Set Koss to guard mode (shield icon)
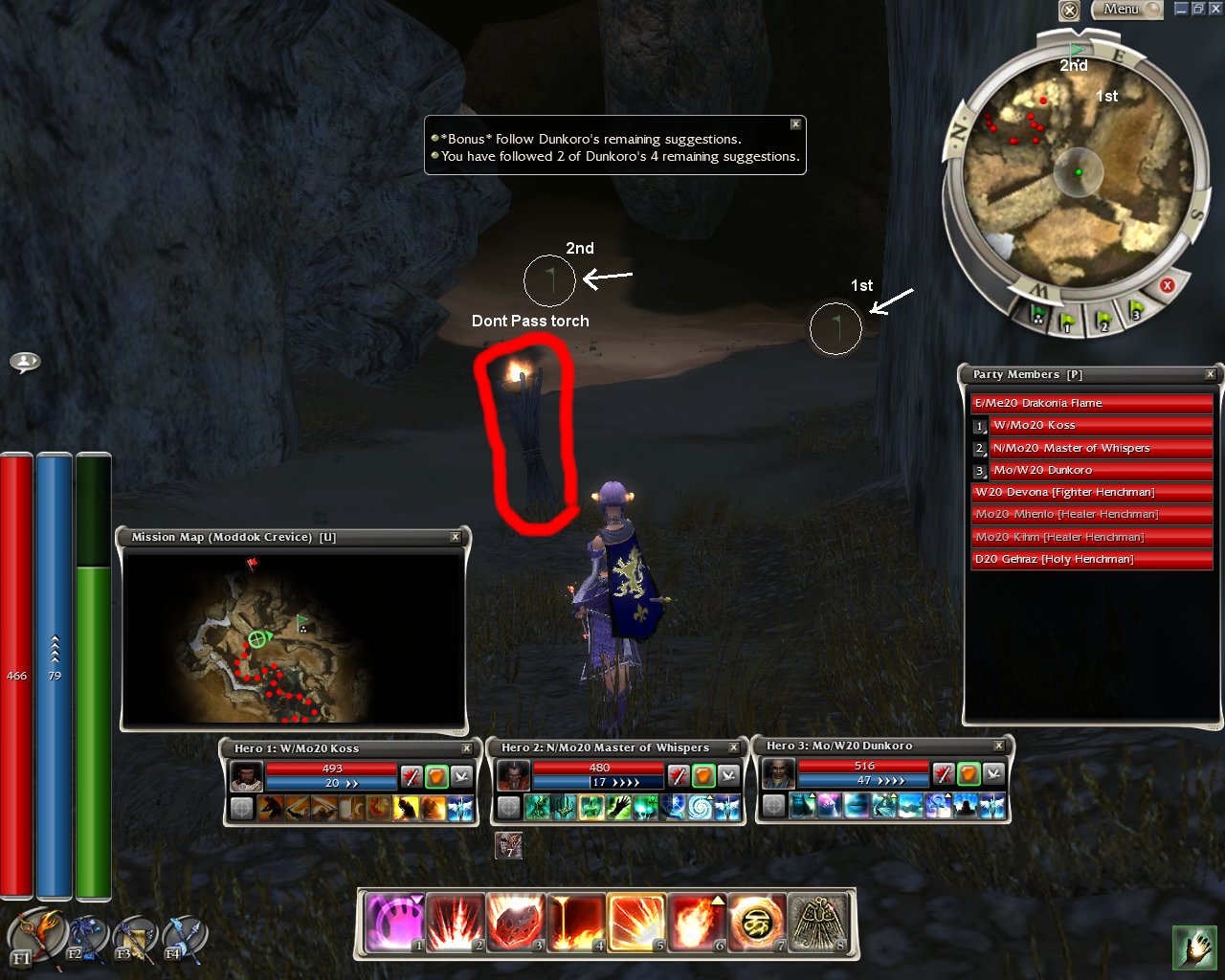This screenshot has height=980, width=1225. tap(436, 775)
